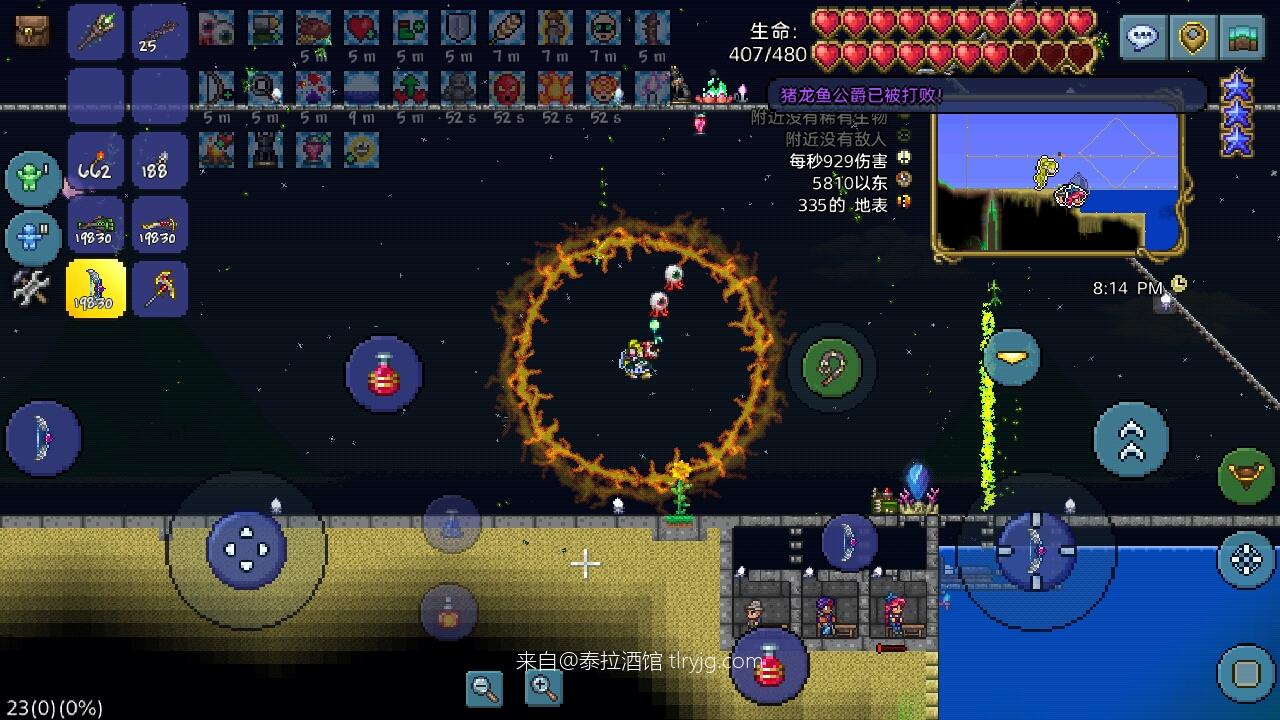Activate the green mount button
This screenshot has width=1280, height=720.
1246,476
